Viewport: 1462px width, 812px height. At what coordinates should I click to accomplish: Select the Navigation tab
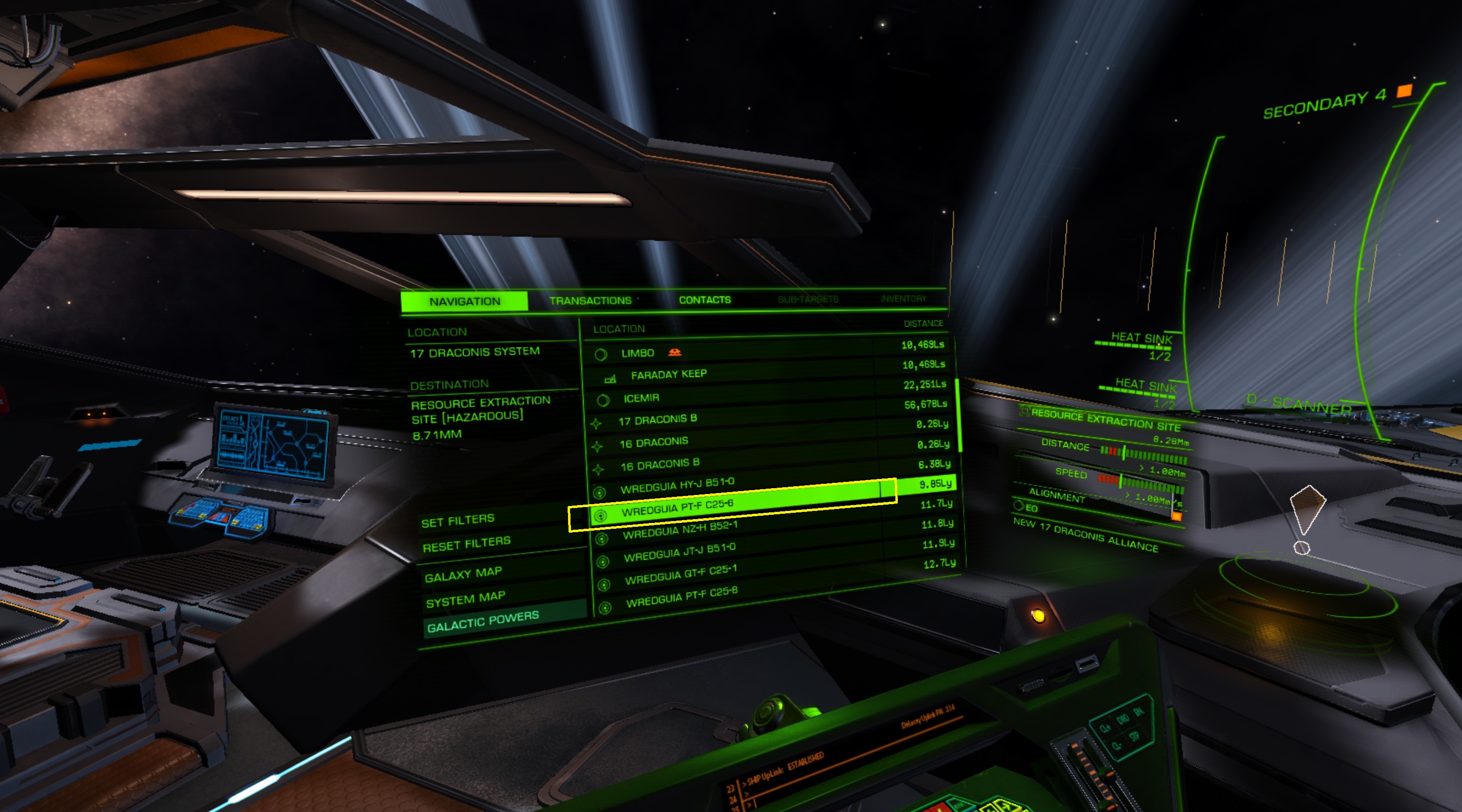pos(464,301)
